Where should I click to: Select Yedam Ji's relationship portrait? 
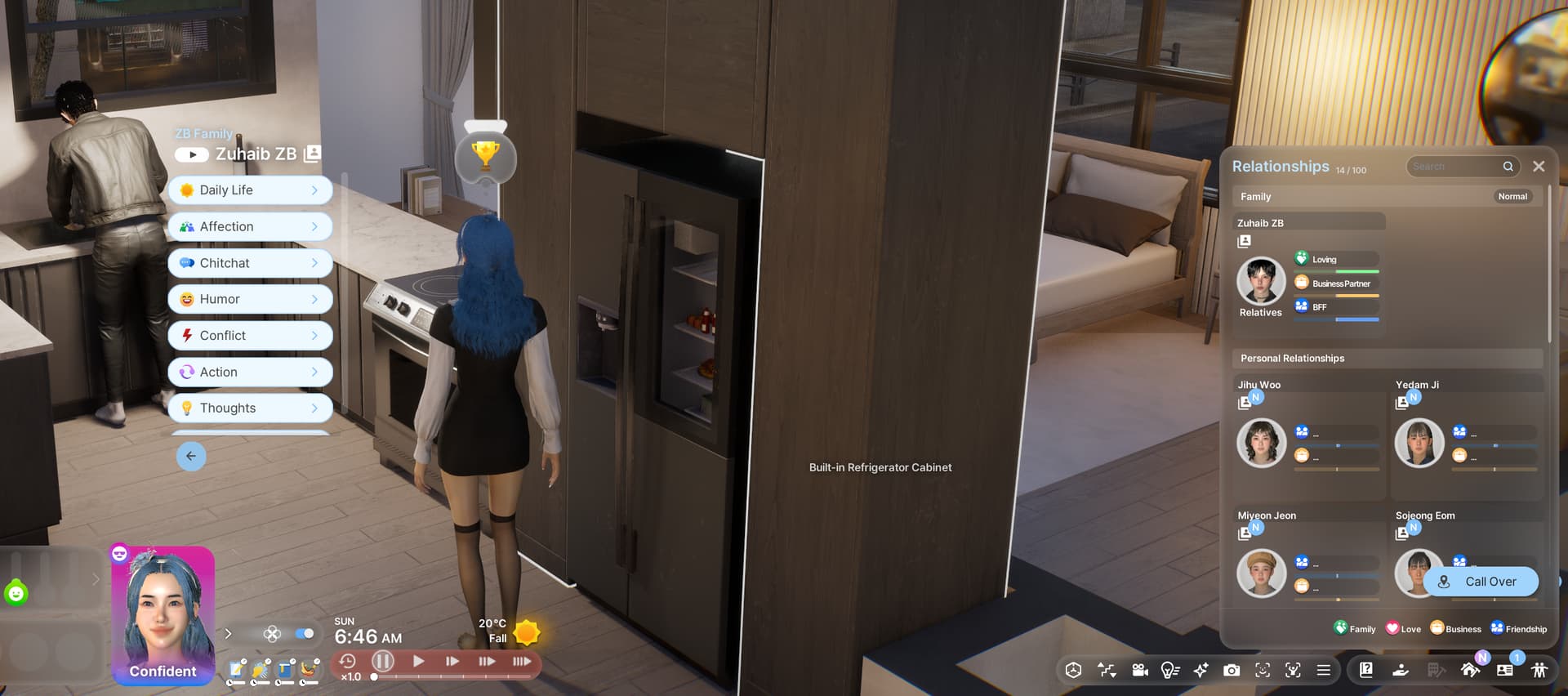1419,443
